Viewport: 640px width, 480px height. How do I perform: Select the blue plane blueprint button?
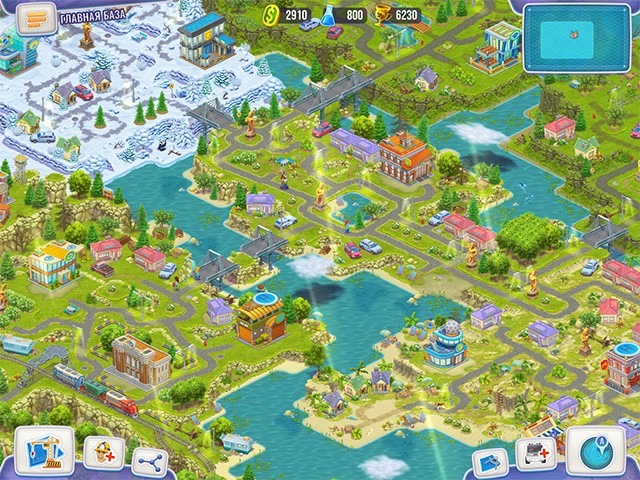(490, 462)
